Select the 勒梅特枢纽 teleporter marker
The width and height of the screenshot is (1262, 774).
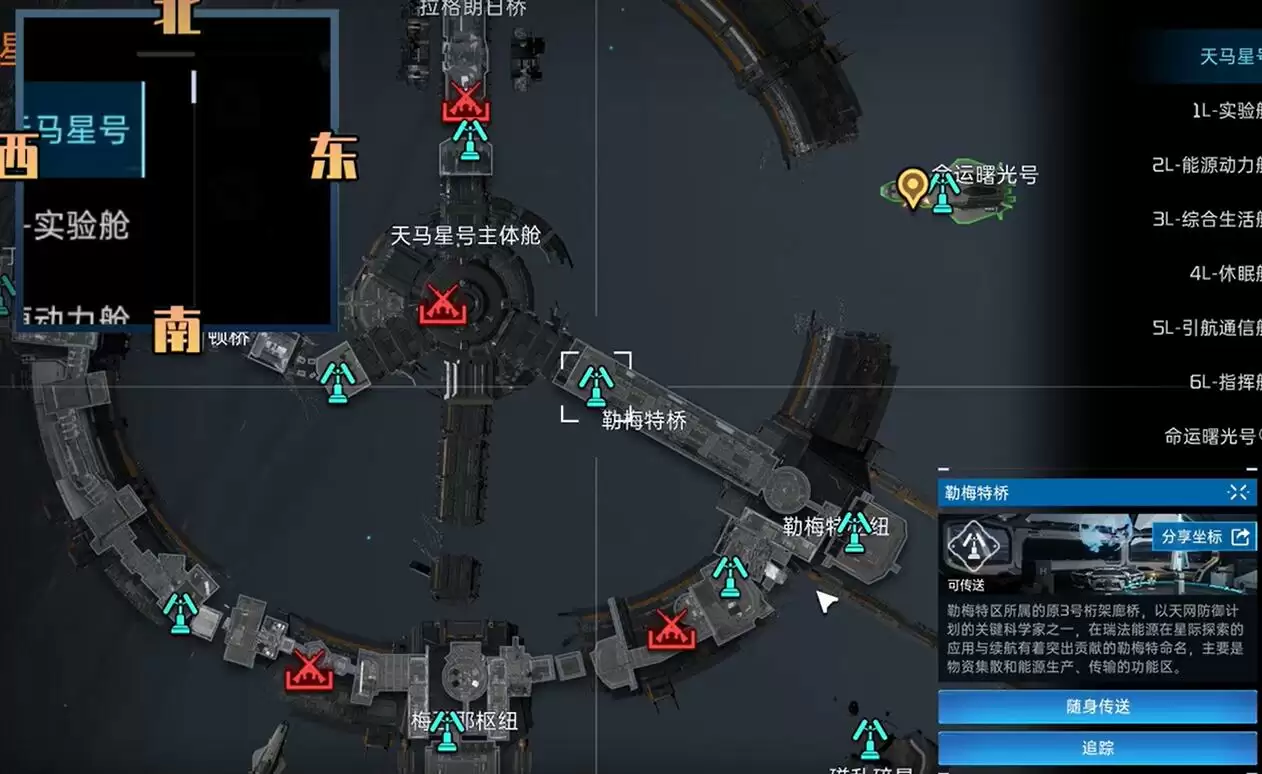(854, 531)
